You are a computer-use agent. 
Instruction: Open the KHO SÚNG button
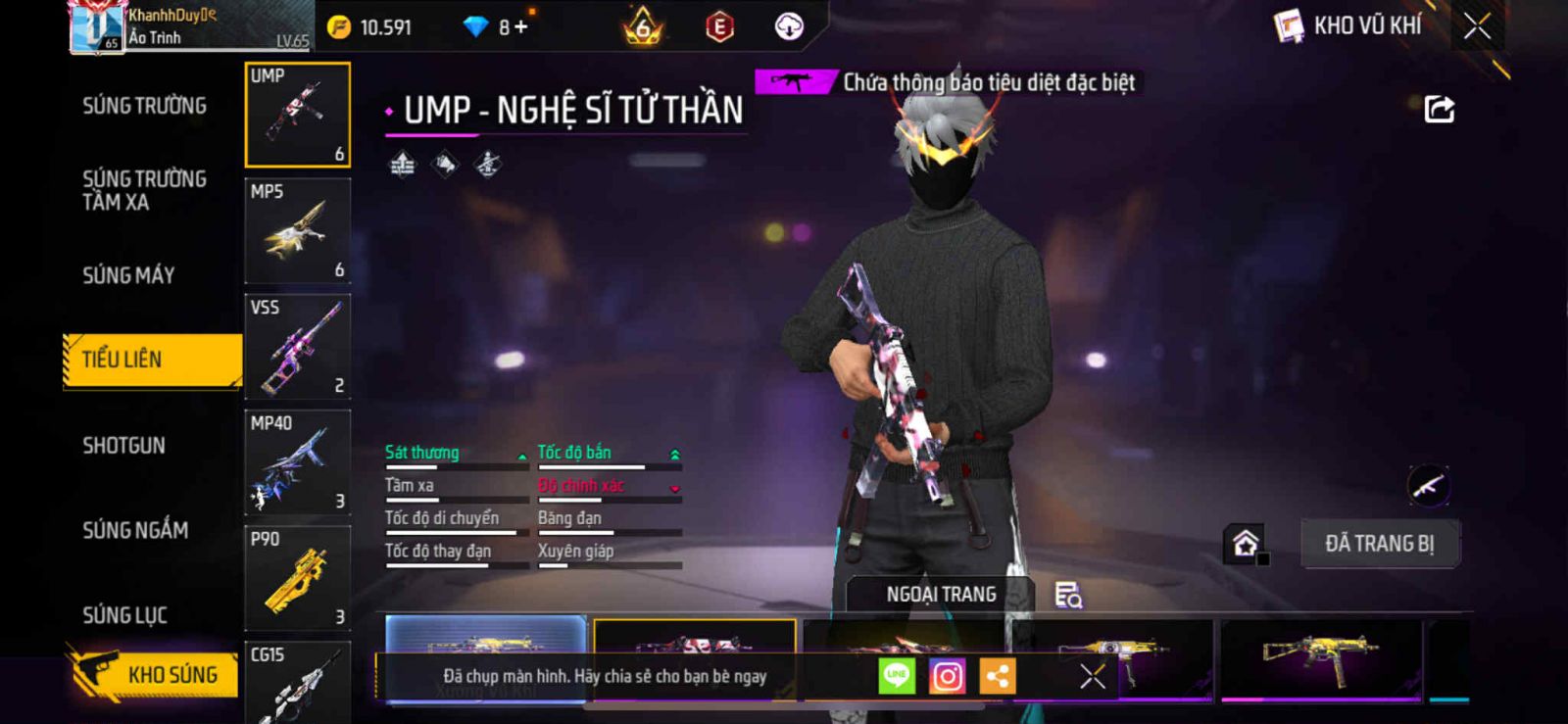tap(155, 674)
